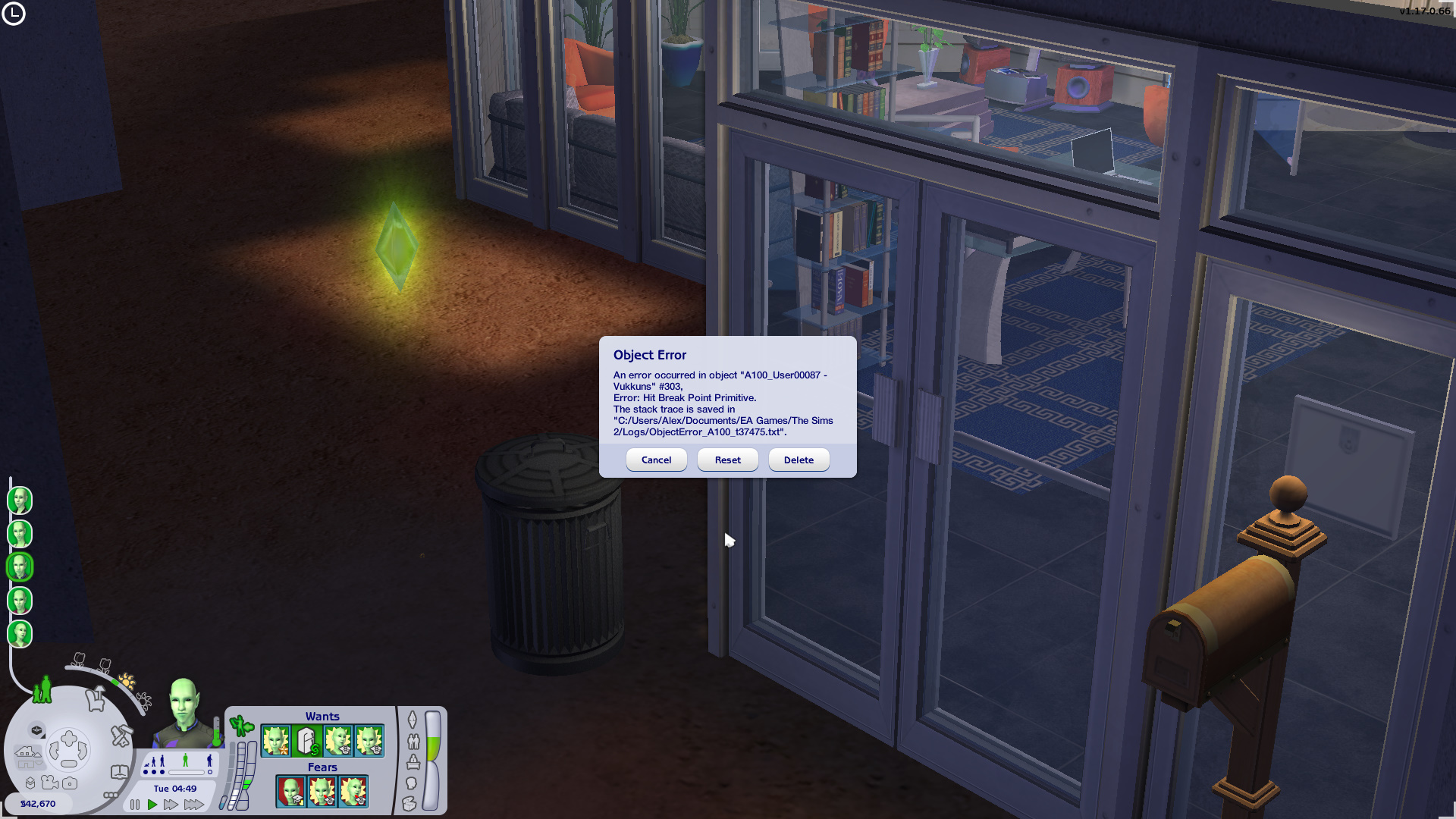The width and height of the screenshot is (1456, 819).
Task: Start video capture with camcorder icon
Action: pos(50,783)
